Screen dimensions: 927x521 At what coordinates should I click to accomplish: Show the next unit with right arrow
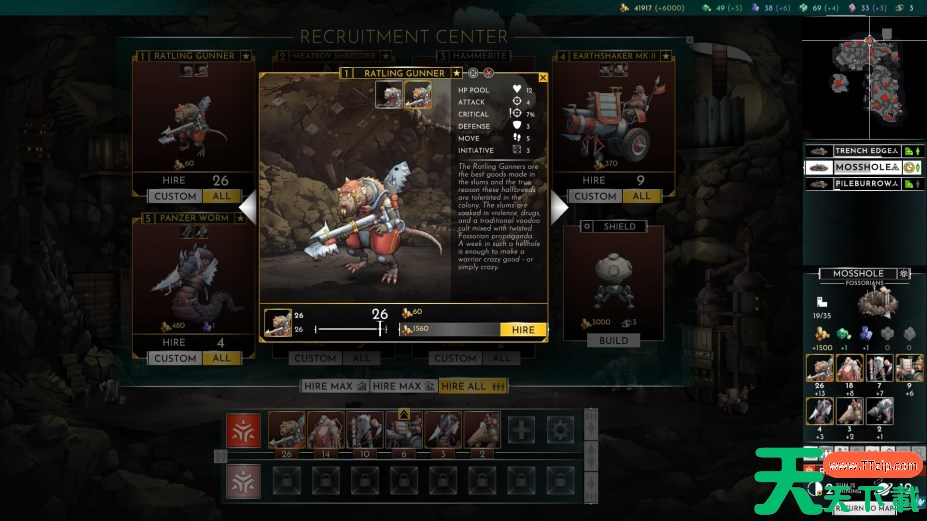[559, 208]
